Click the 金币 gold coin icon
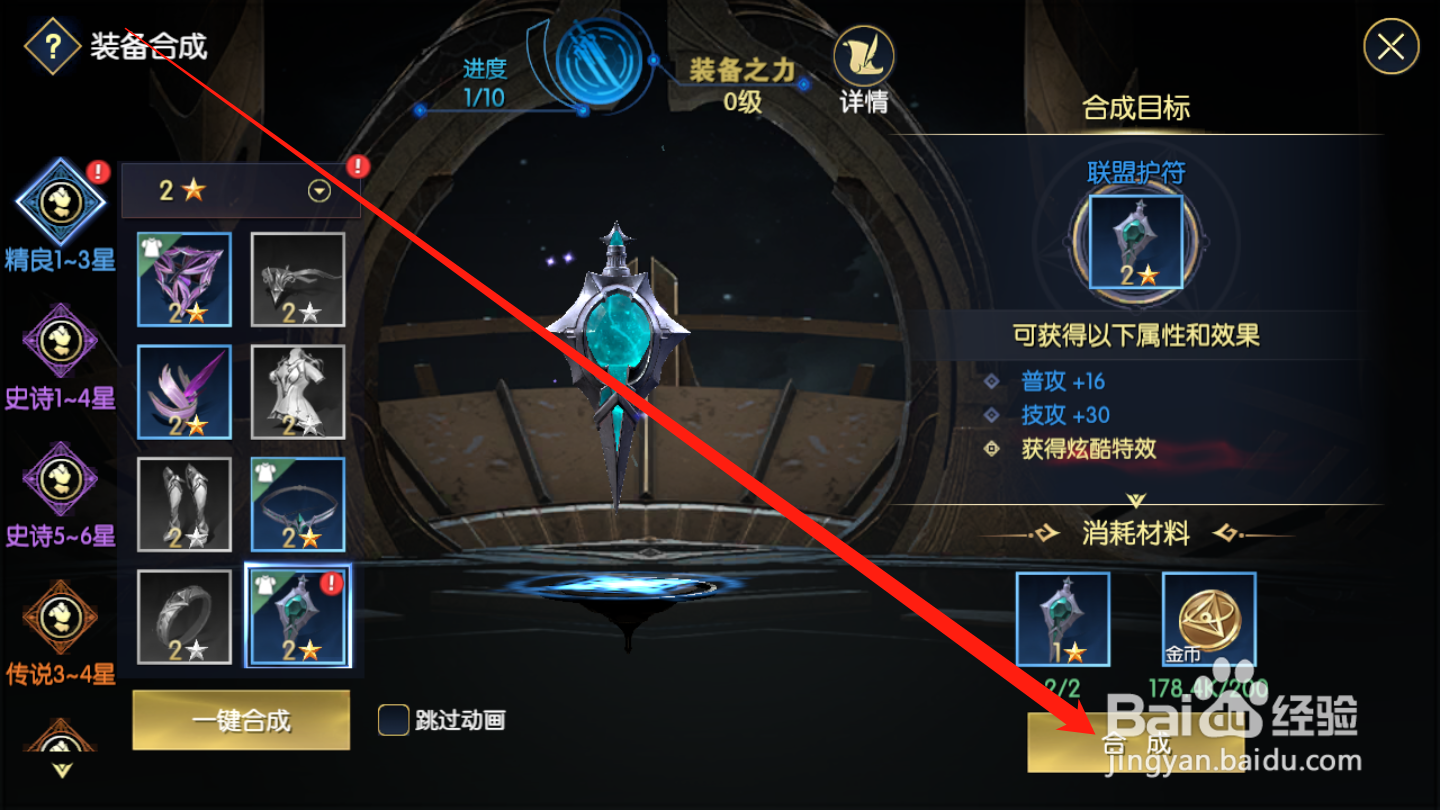This screenshot has width=1440, height=810. (1208, 620)
